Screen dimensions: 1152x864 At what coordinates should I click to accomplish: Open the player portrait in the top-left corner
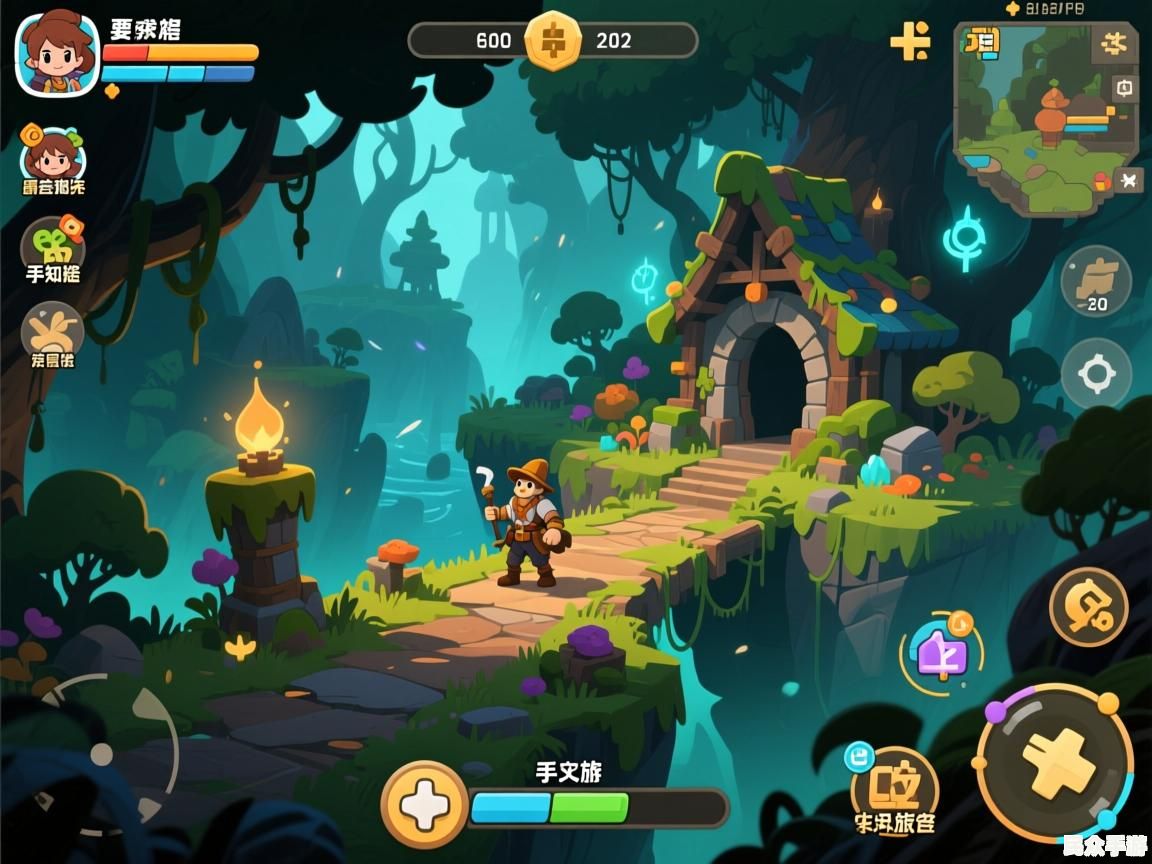point(57,54)
